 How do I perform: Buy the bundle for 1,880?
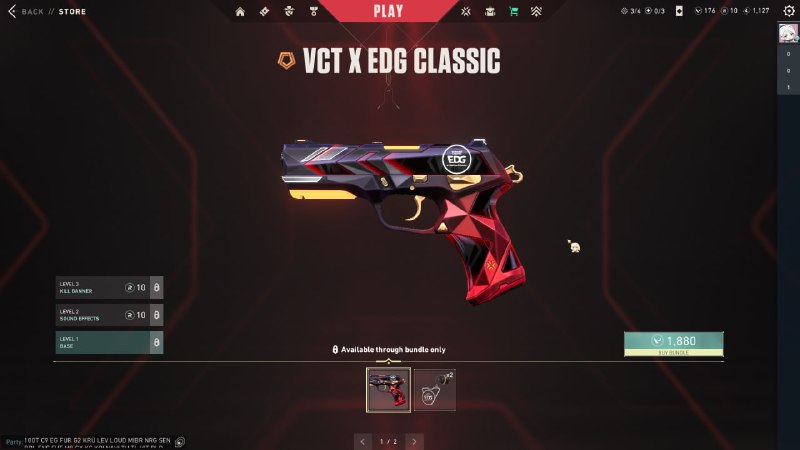click(x=673, y=344)
